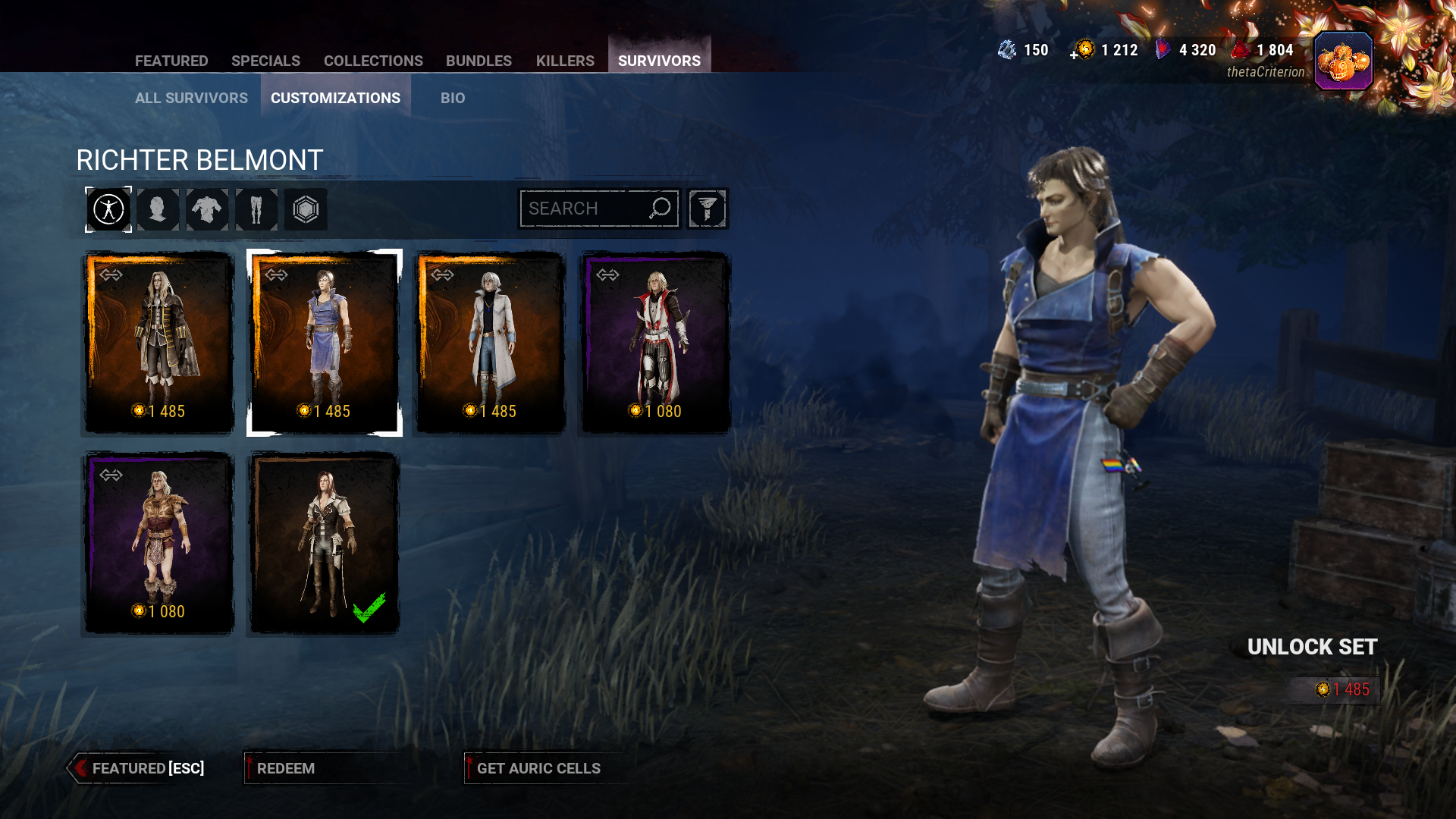
Task: Open Richter Belmont's Bio tab
Action: (453, 98)
